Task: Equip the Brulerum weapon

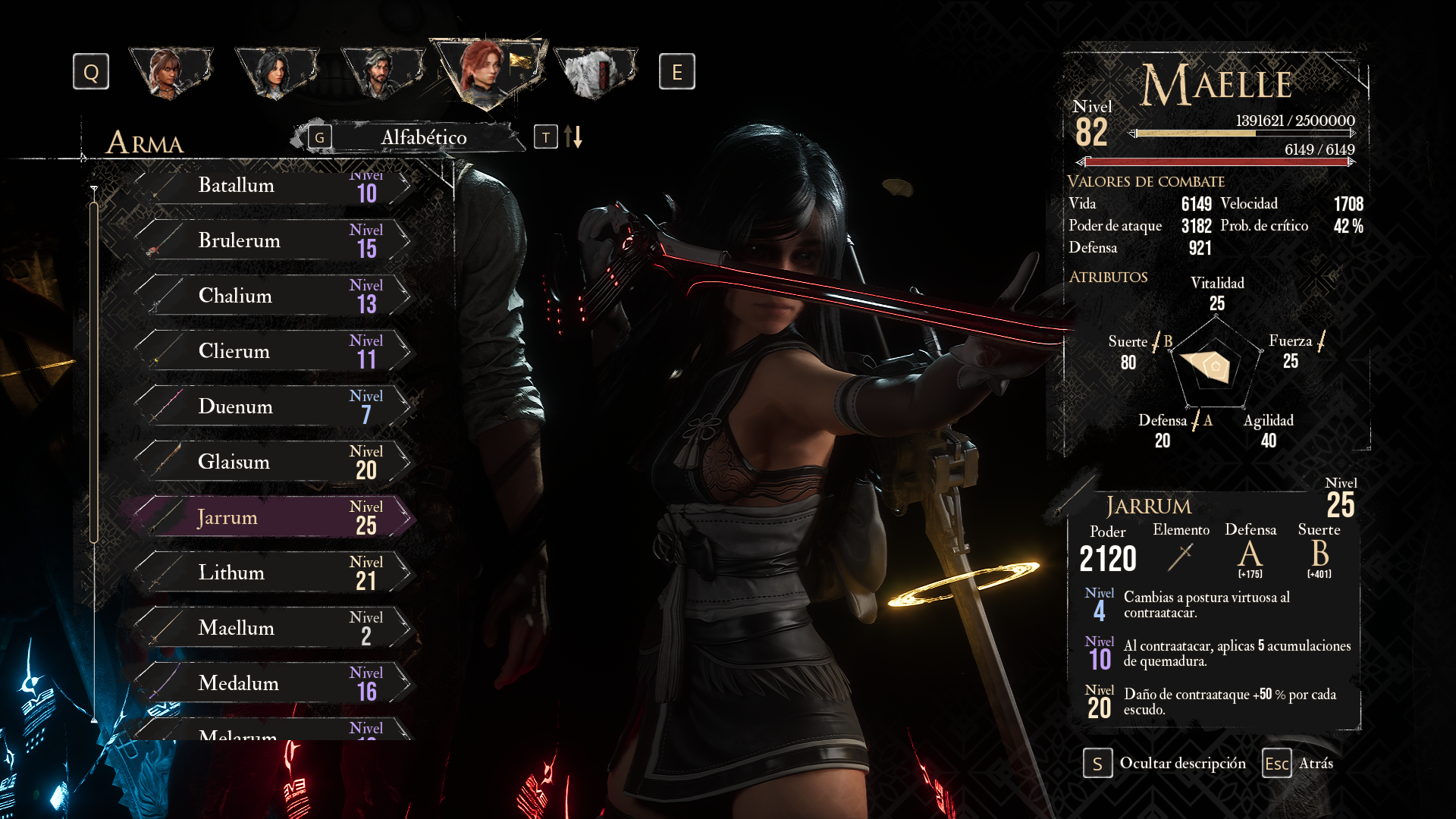Action: (x=273, y=240)
